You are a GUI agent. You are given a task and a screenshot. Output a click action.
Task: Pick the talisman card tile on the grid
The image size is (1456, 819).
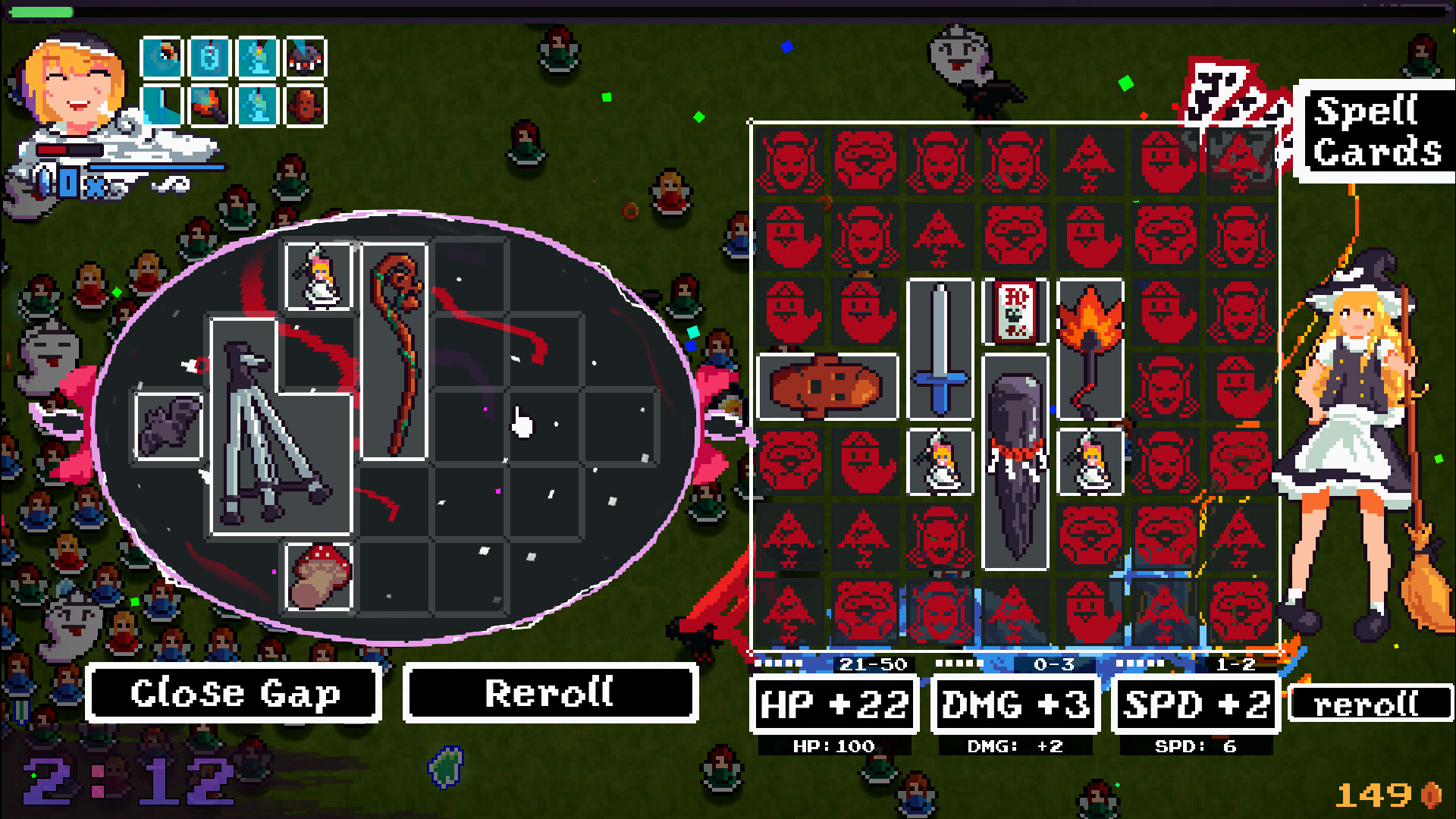pos(1015,311)
